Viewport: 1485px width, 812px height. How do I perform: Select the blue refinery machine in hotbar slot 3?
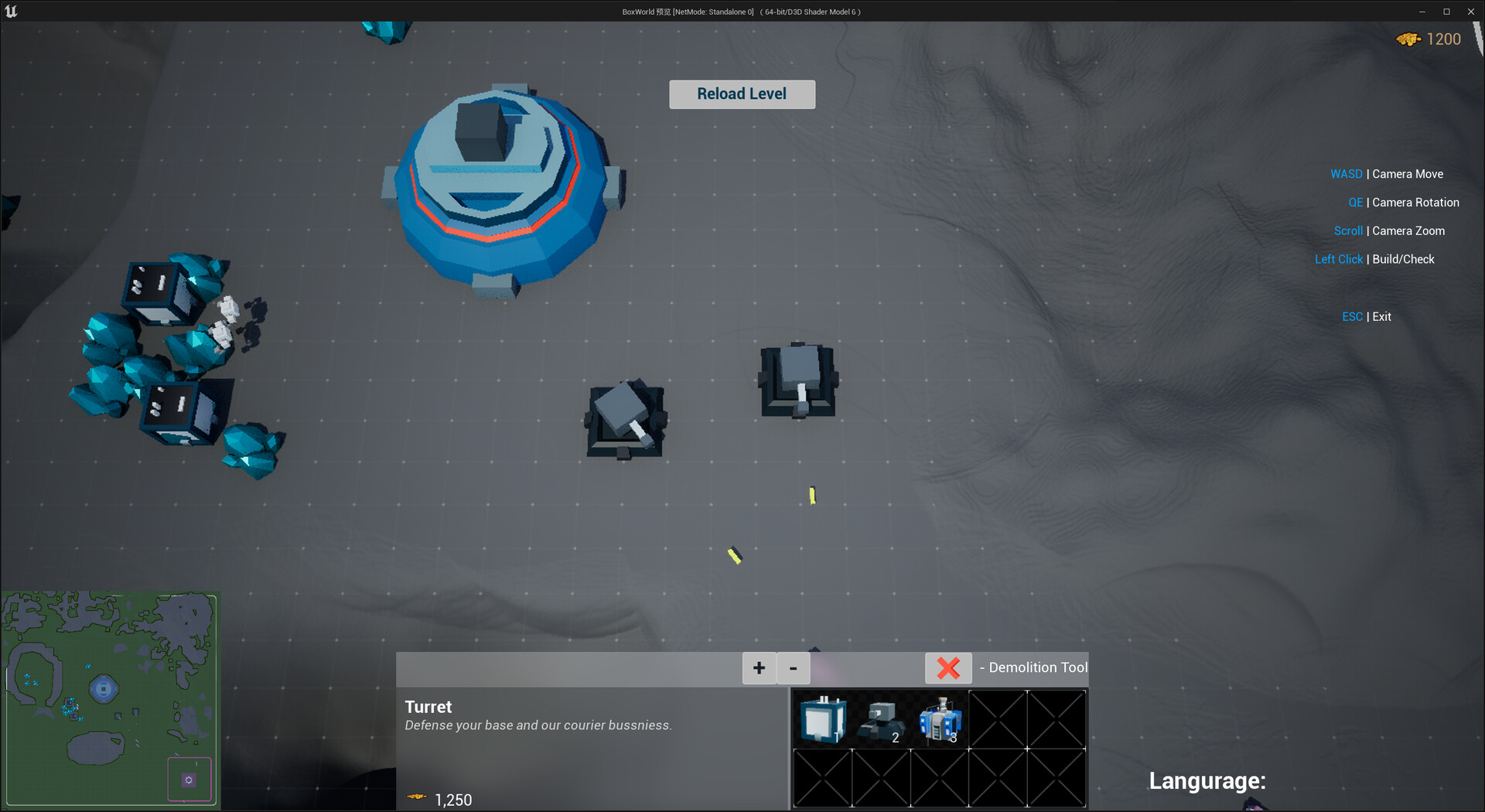(939, 719)
